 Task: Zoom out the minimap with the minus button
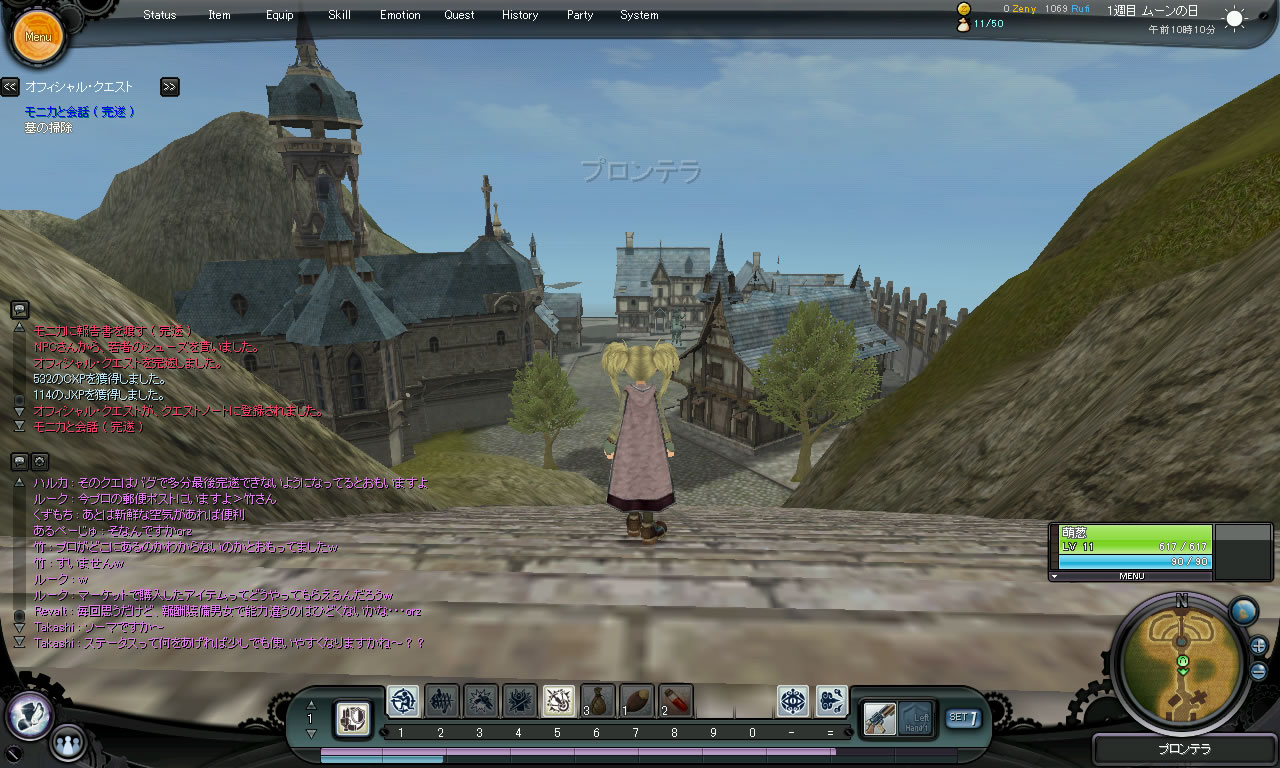(x=1258, y=671)
